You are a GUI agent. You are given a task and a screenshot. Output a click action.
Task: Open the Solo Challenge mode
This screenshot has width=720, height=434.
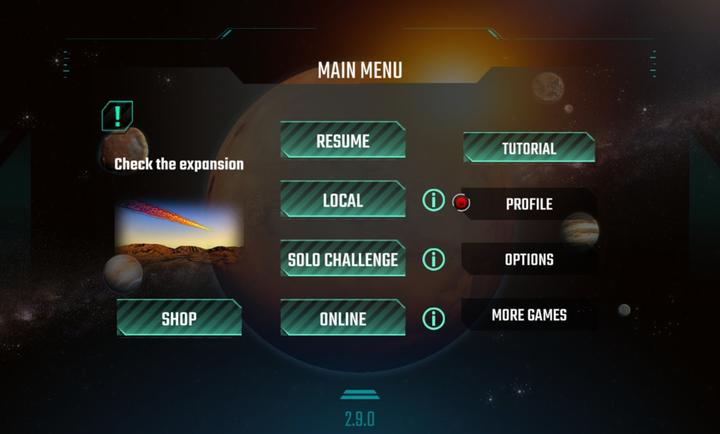(x=342, y=260)
